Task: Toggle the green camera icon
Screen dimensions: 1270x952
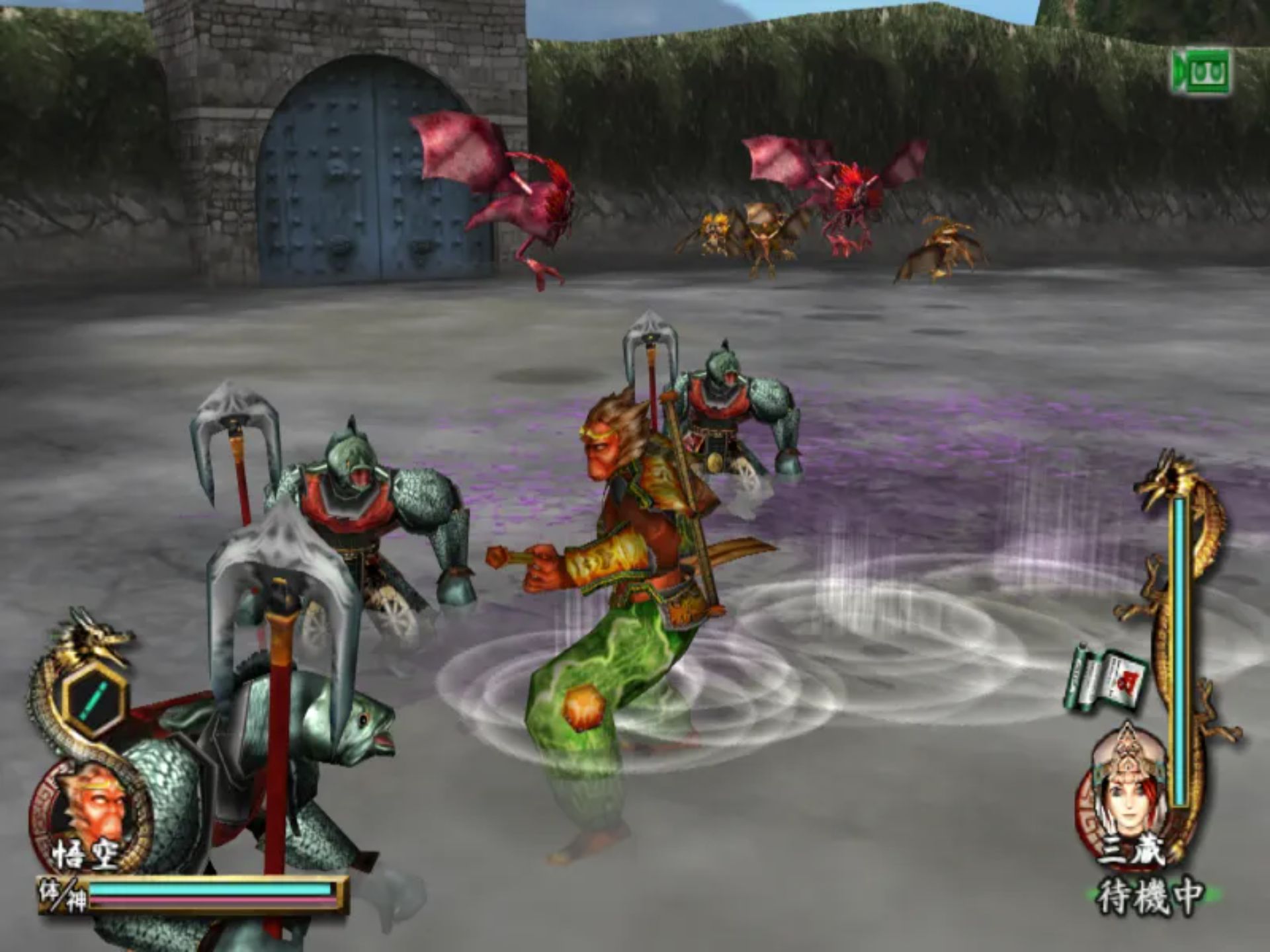Action: click(x=1202, y=71)
